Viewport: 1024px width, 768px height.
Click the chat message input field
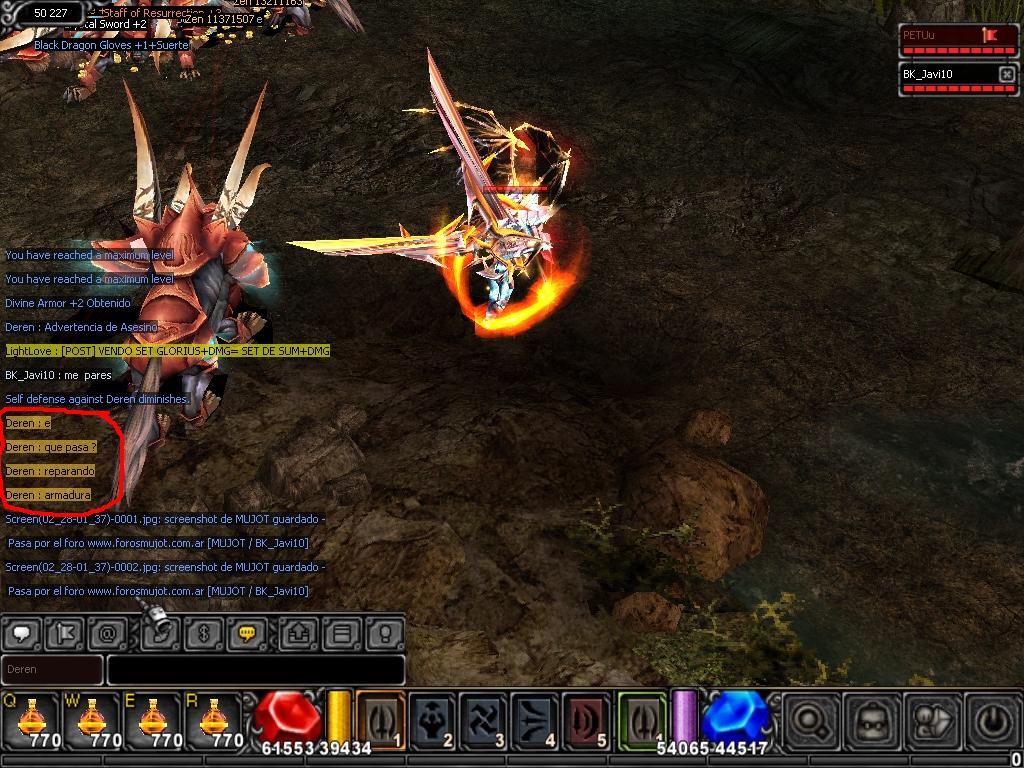tap(256, 670)
